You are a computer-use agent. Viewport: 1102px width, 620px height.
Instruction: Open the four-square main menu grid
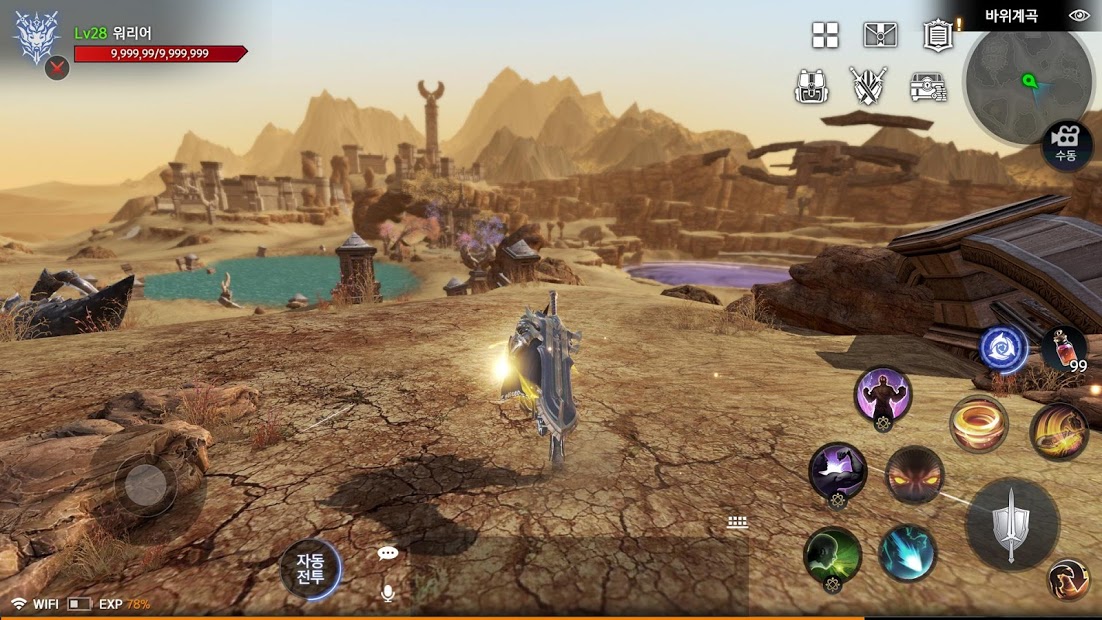825,35
